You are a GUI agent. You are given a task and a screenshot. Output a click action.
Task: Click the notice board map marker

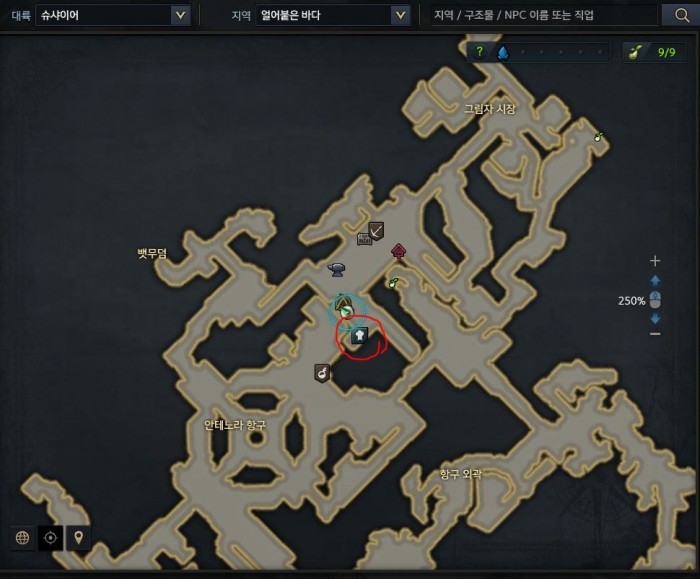pos(364,239)
